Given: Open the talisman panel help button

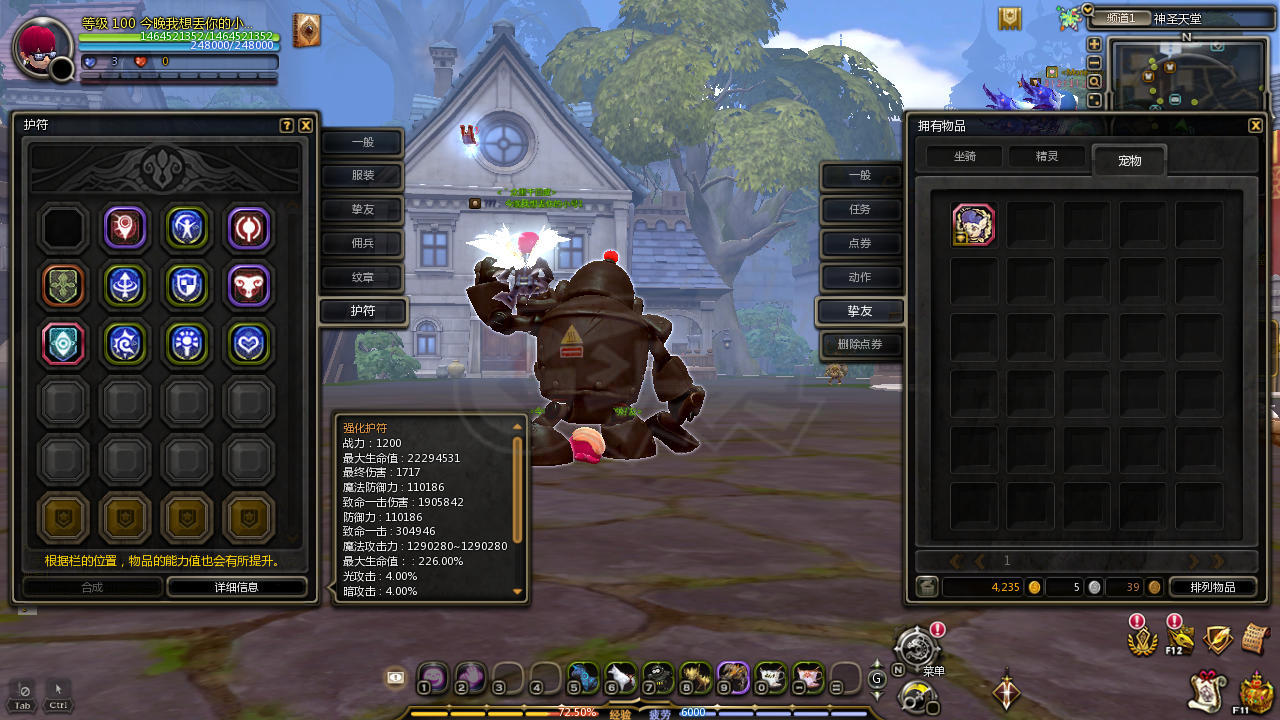Looking at the screenshot, I should 287,126.
